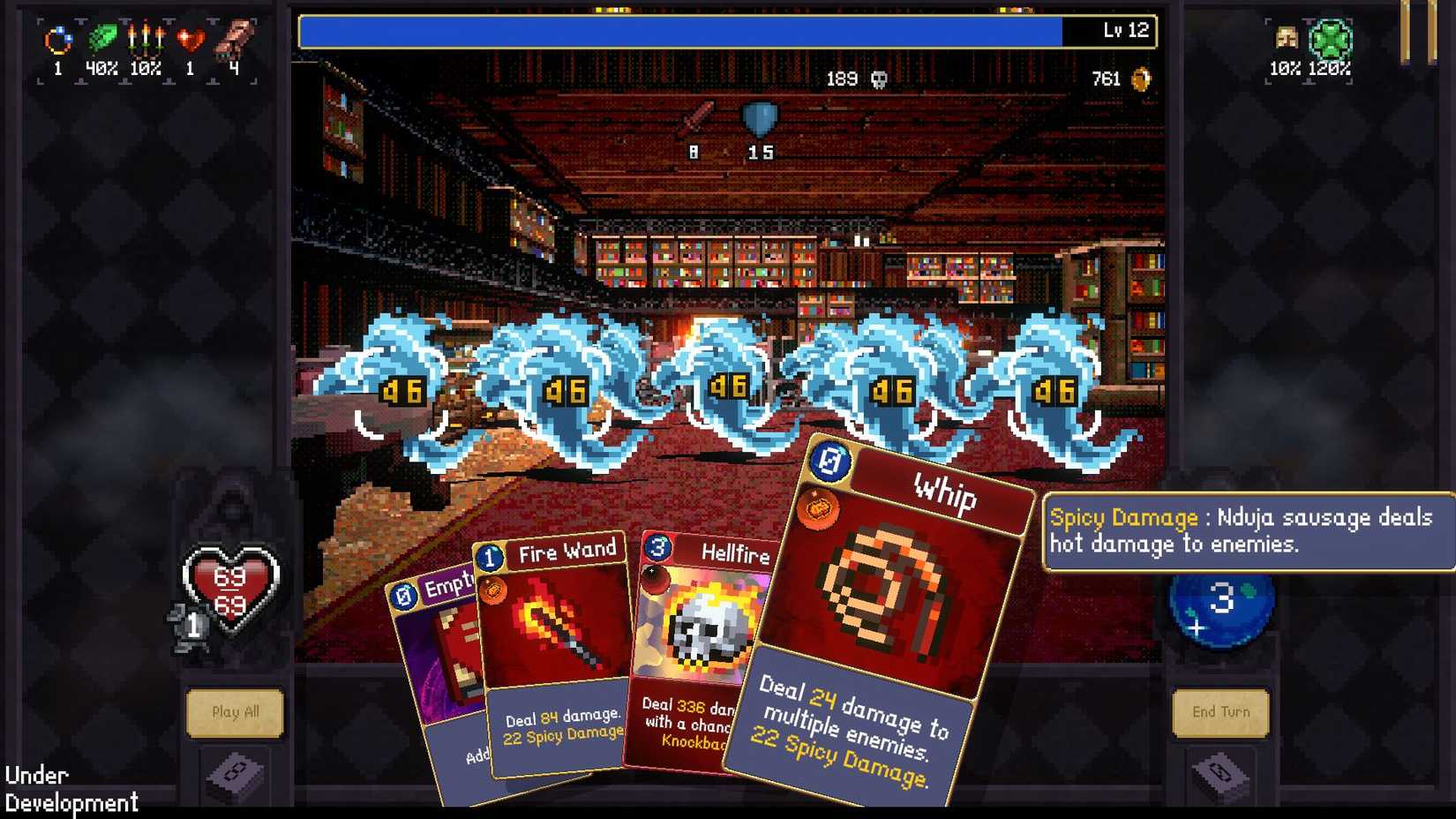Select the blue shield showing 15

click(759, 117)
